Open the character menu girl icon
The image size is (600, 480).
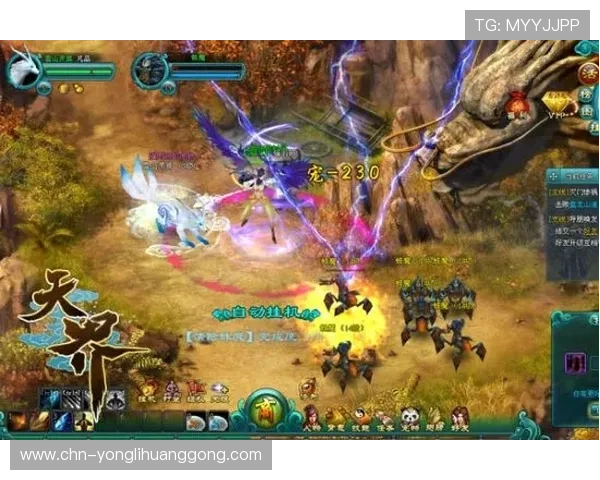[x=312, y=416]
